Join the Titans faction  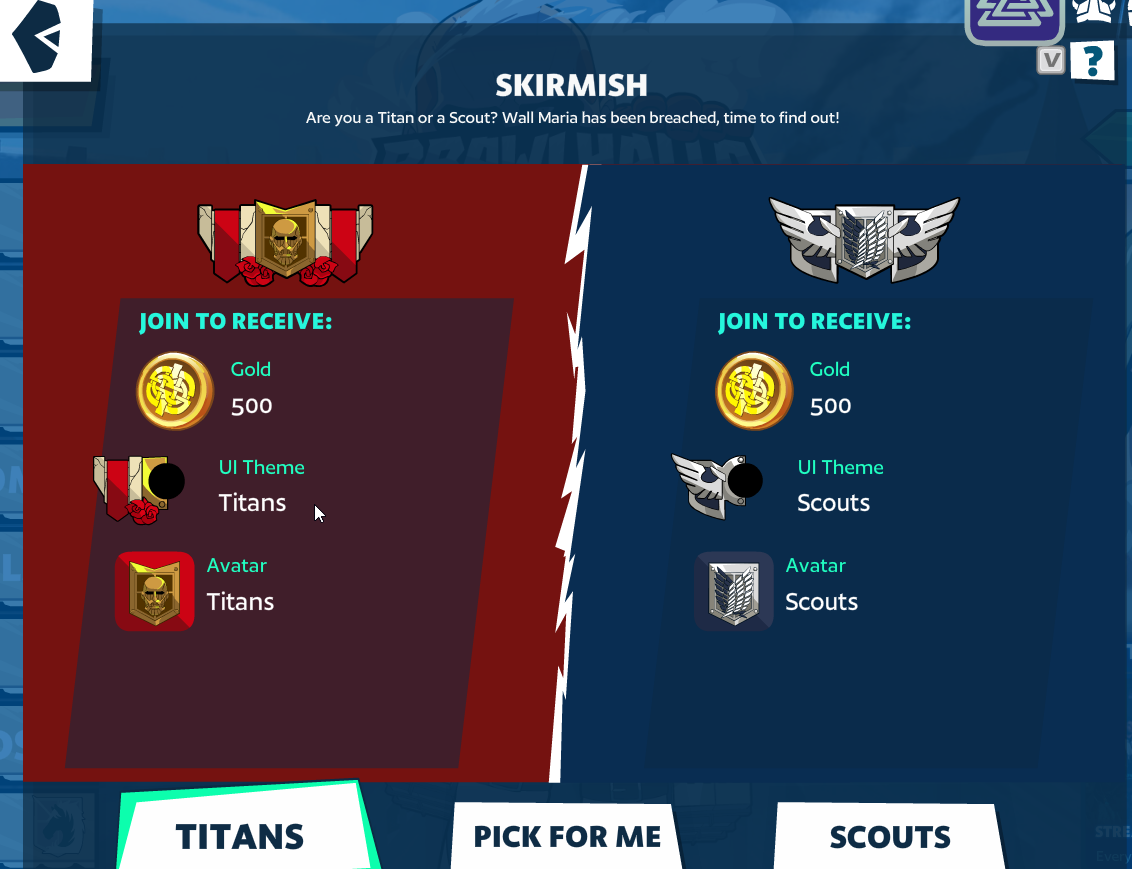coord(240,836)
